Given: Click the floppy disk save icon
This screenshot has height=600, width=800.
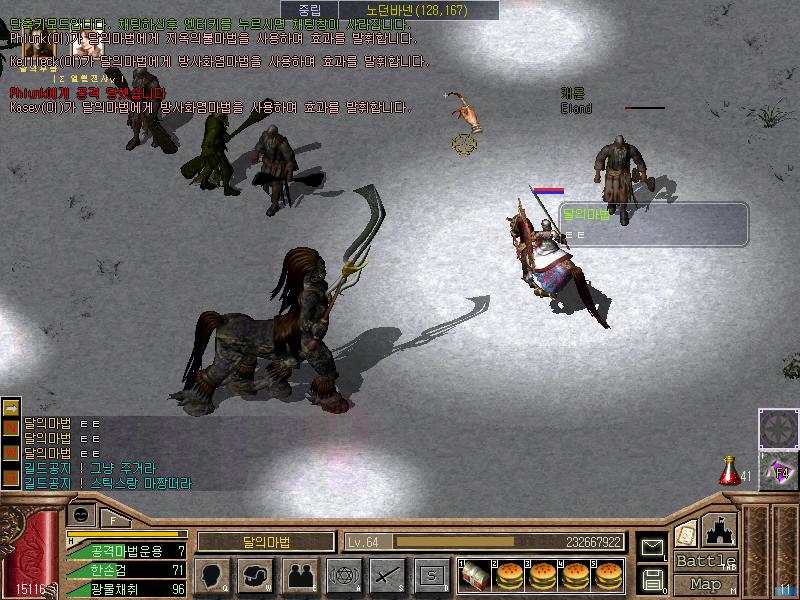Looking at the screenshot, I should [x=652, y=578].
